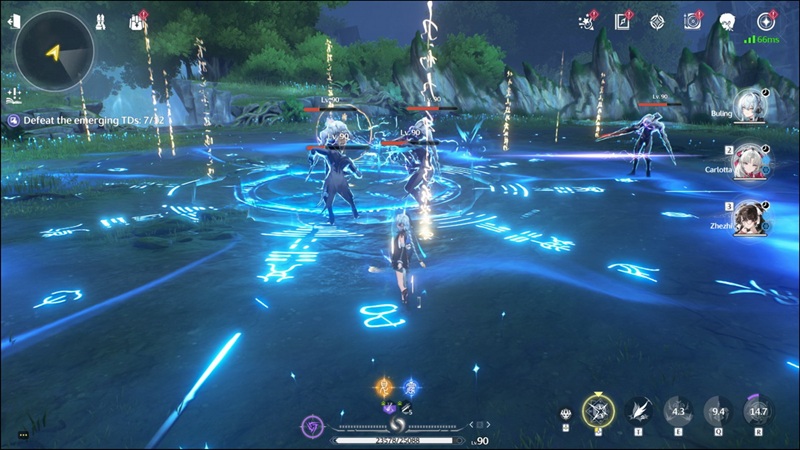The width and height of the screenshot is (800, 450).
Task: Open the team setup icon beside the minimap
Action: (x=100, y=21)
